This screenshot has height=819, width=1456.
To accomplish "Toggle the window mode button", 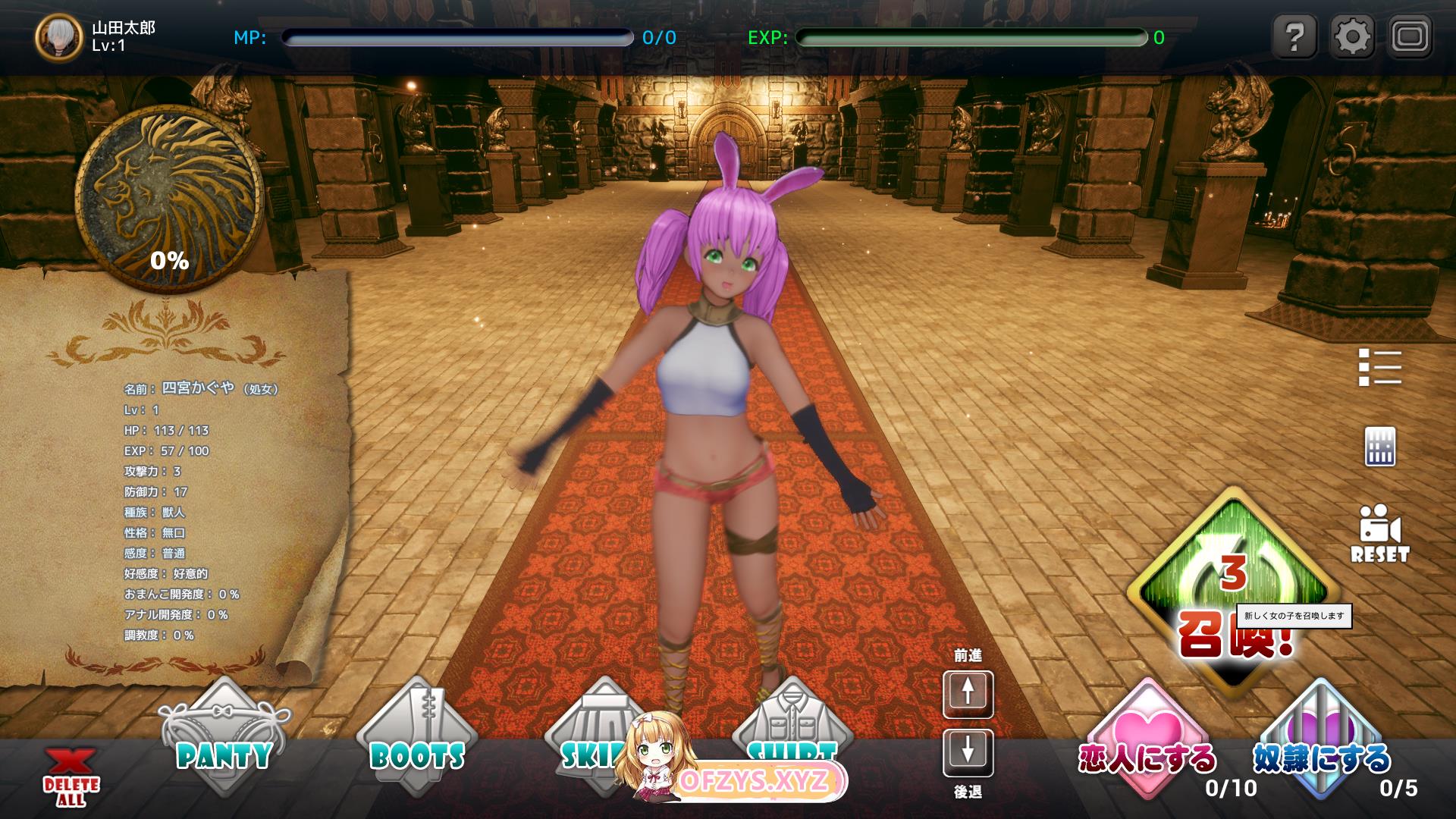I will tap(1410, 36).
